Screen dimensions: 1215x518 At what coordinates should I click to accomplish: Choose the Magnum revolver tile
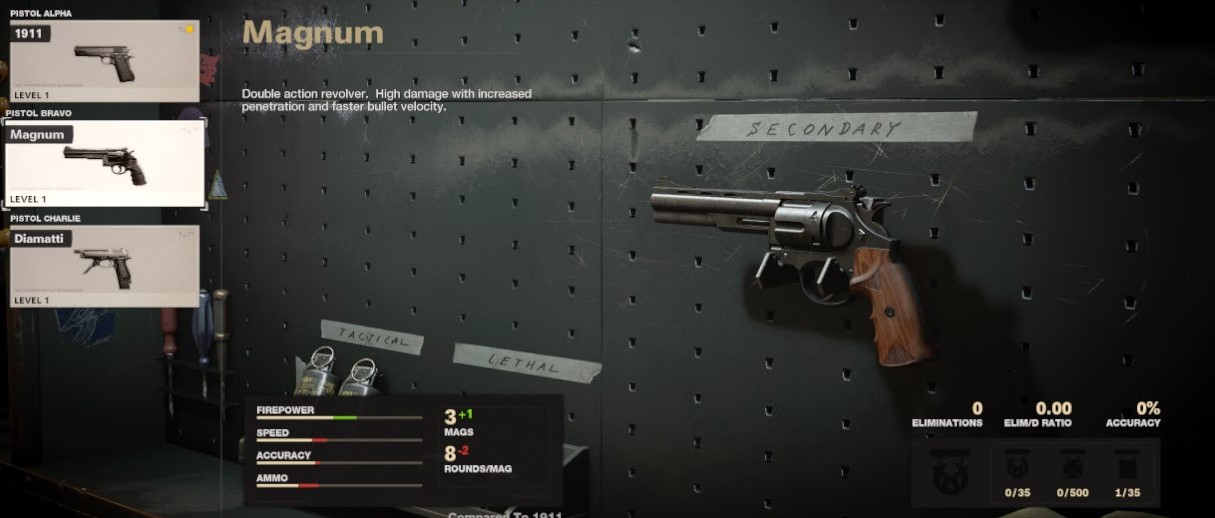(x=104, y=163)
